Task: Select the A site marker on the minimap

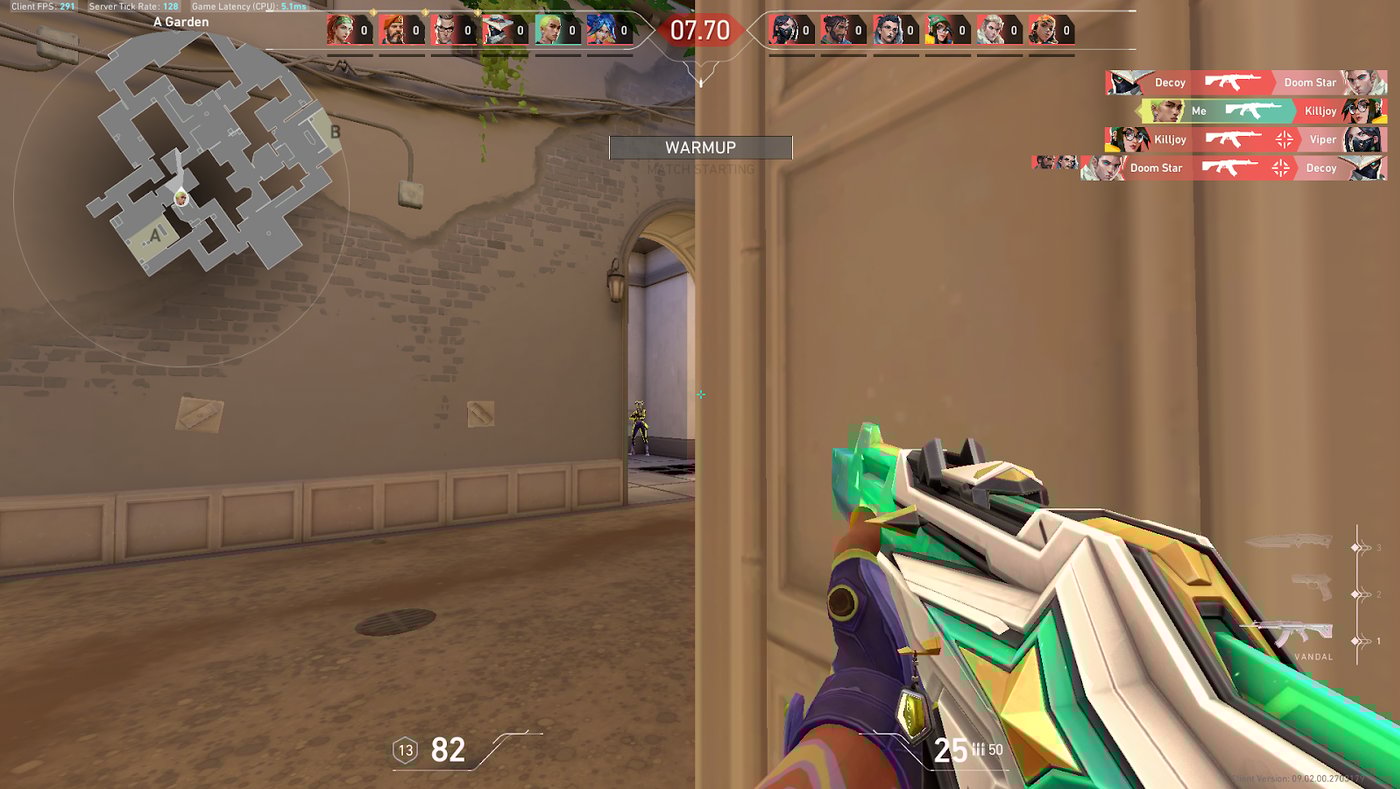Action: [155, 236]
